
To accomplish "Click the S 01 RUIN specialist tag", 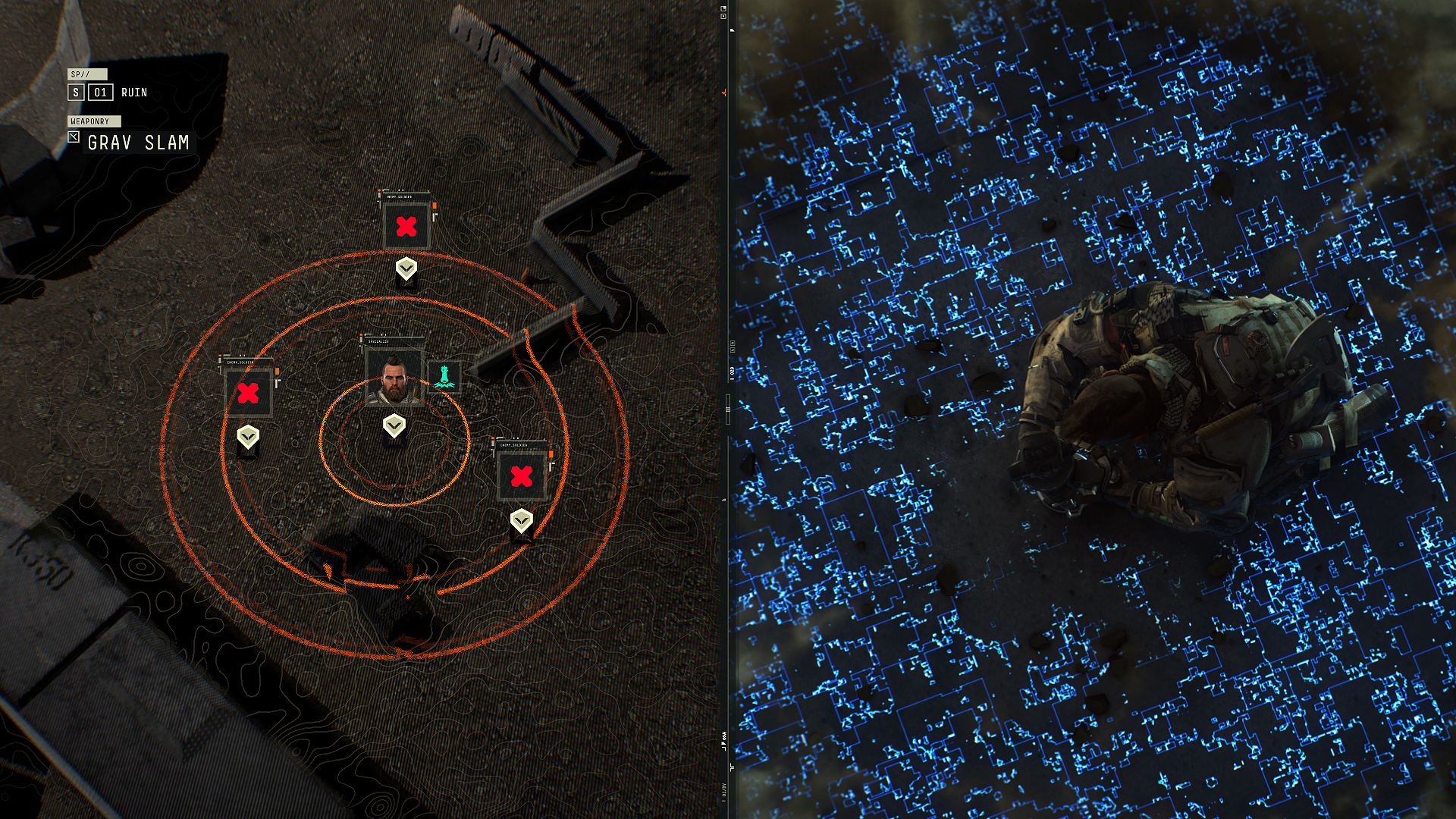I will click(108, 93).
